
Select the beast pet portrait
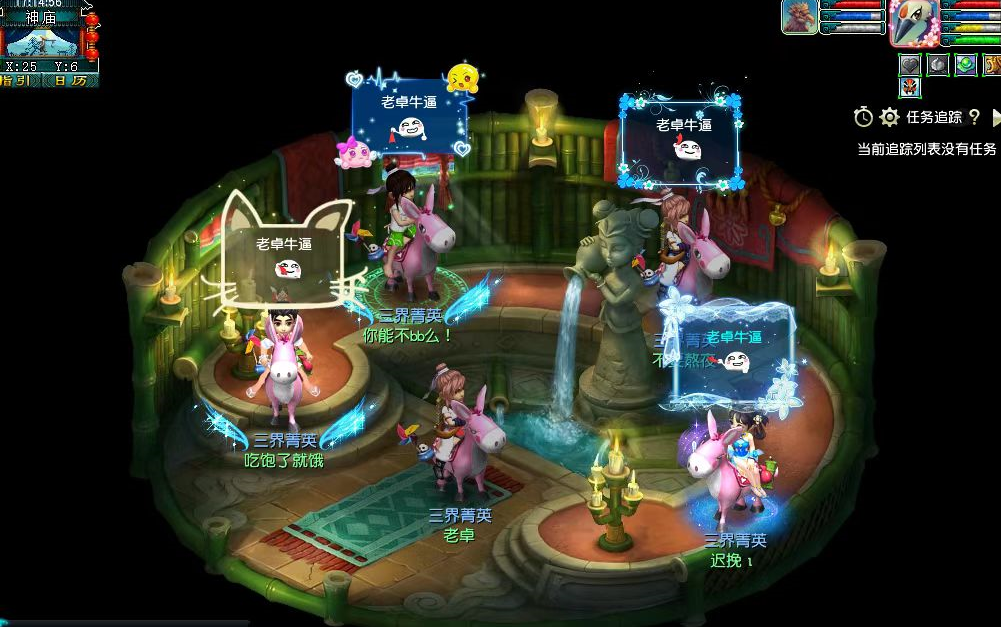[798, 18]
